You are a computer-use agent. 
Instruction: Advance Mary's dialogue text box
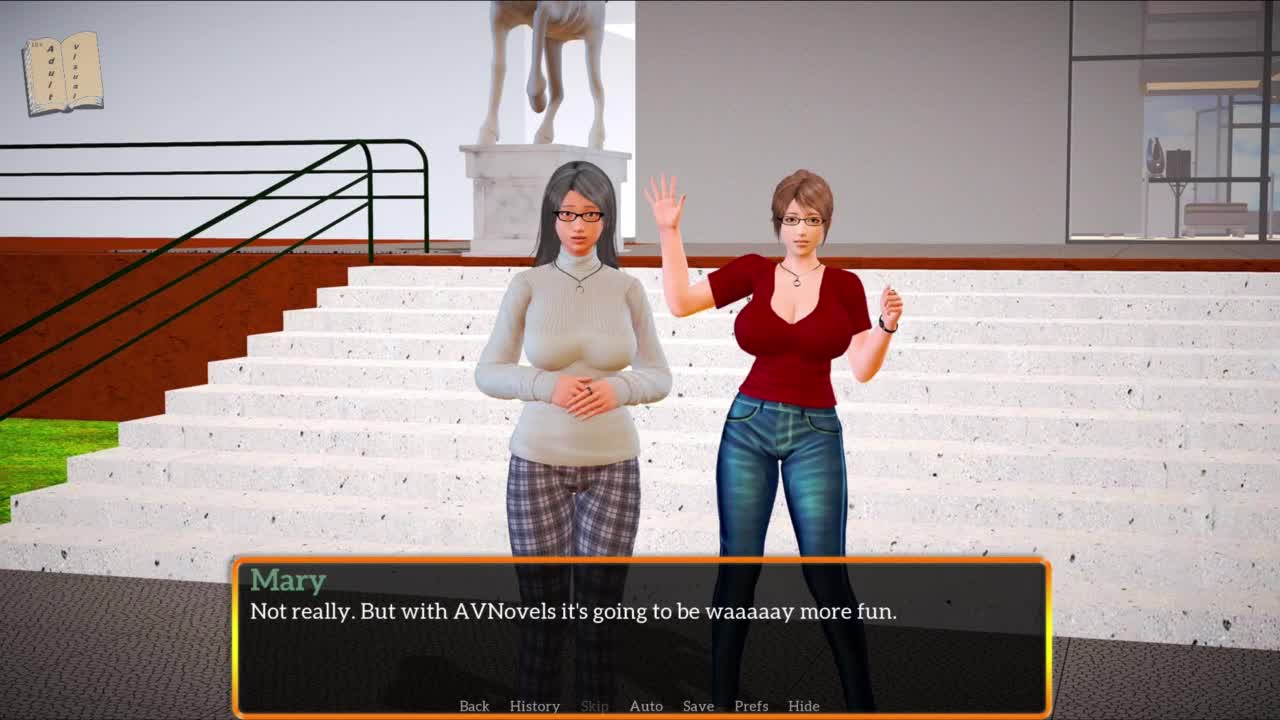click(640, 640)
